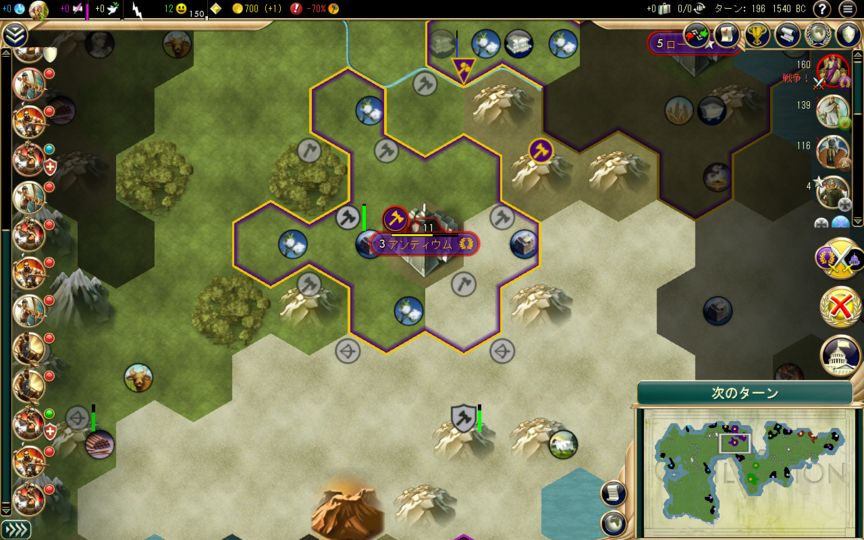Open the help question mark menu

point(822,10)
